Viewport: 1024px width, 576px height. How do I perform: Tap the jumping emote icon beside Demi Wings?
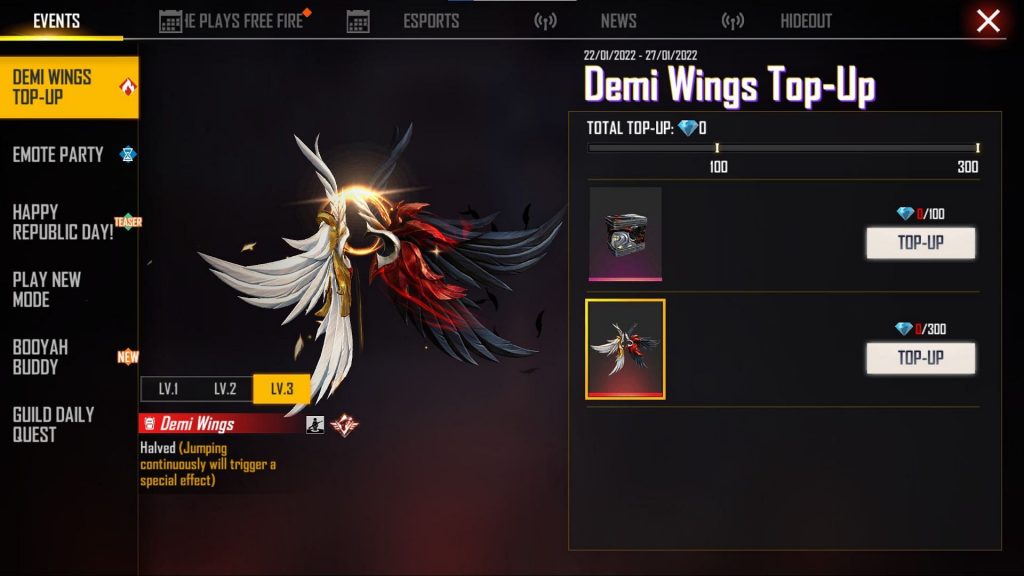[x=315, y=424]
